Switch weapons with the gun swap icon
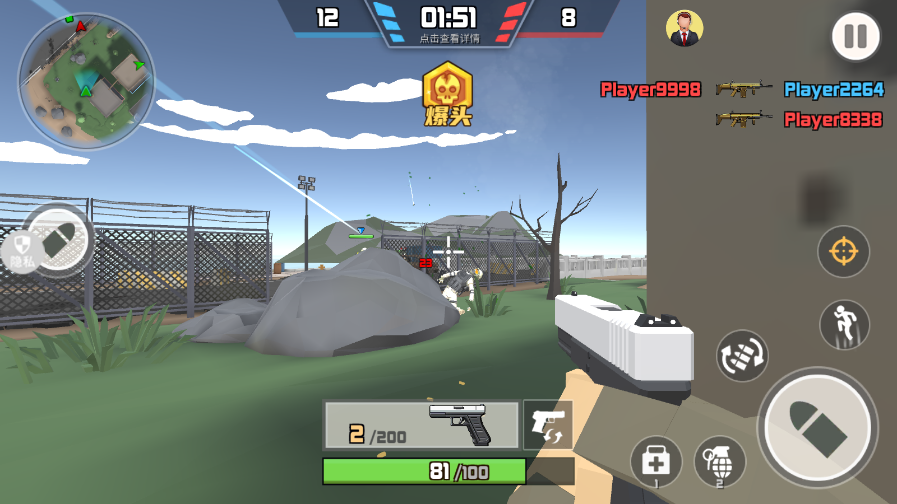 pos(548,425)
